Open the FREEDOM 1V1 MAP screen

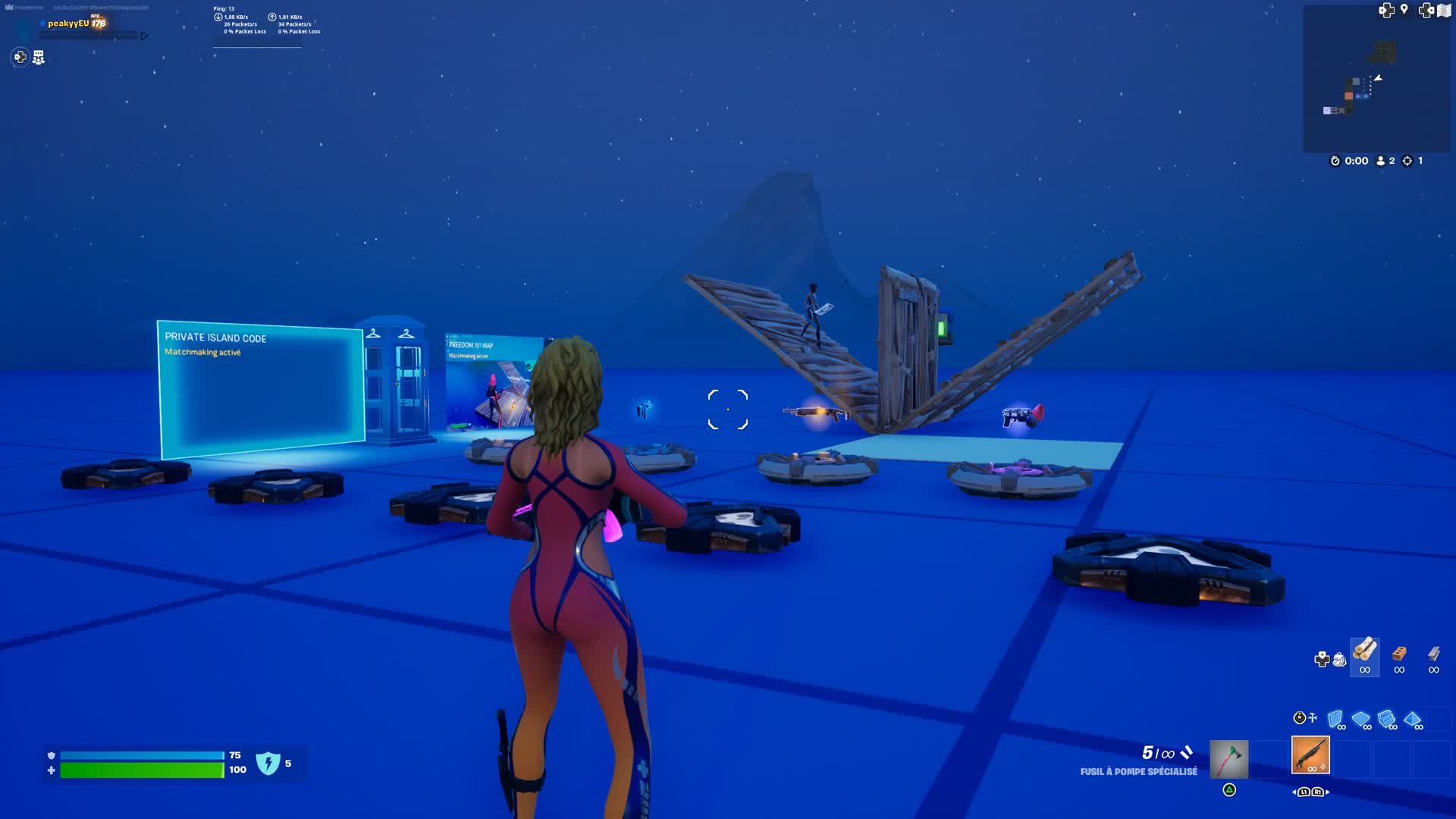[x=493, y=379]
